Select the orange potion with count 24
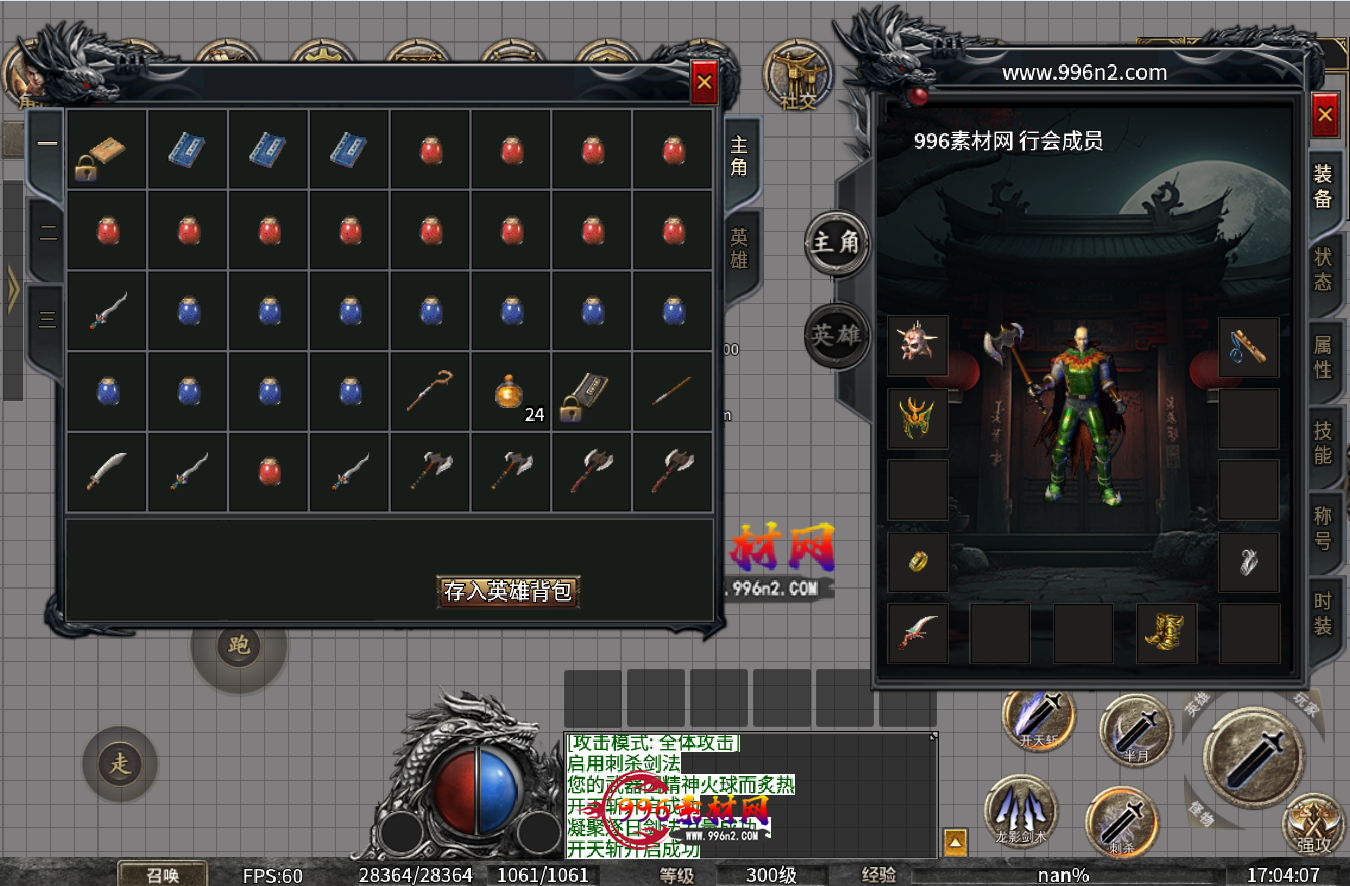 coord(510,391)
